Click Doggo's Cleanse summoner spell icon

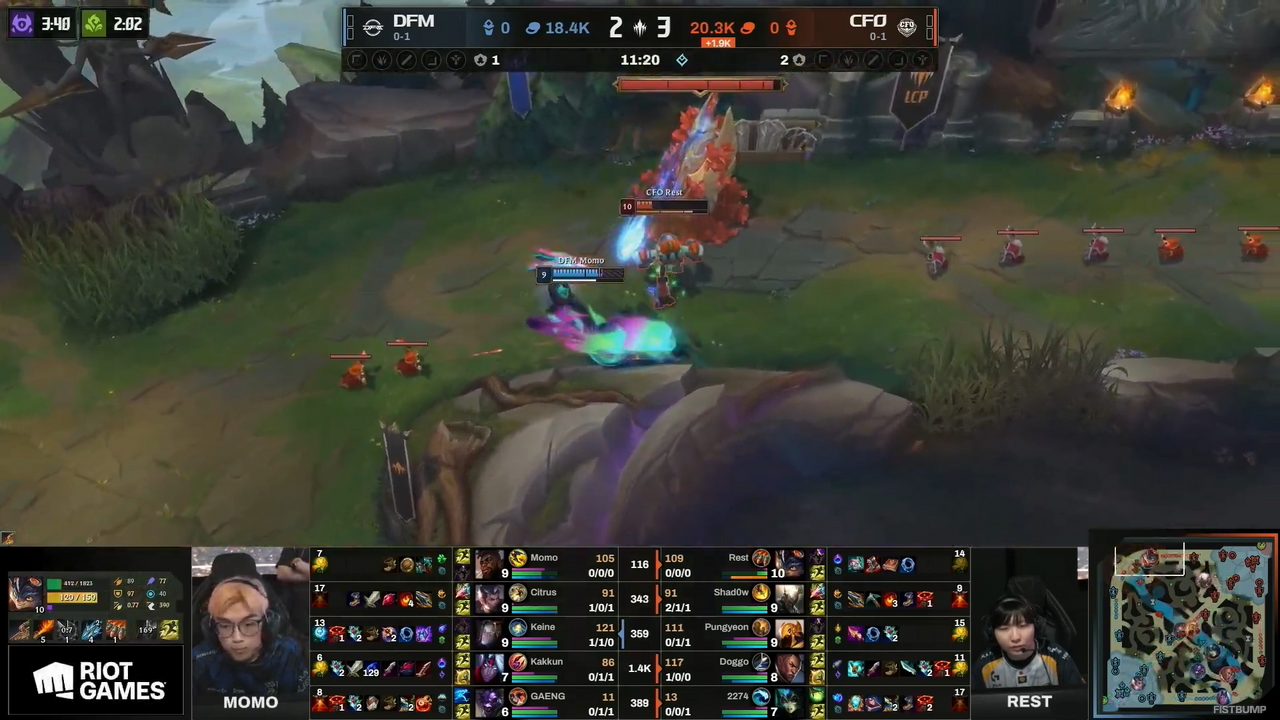(813, 667)
